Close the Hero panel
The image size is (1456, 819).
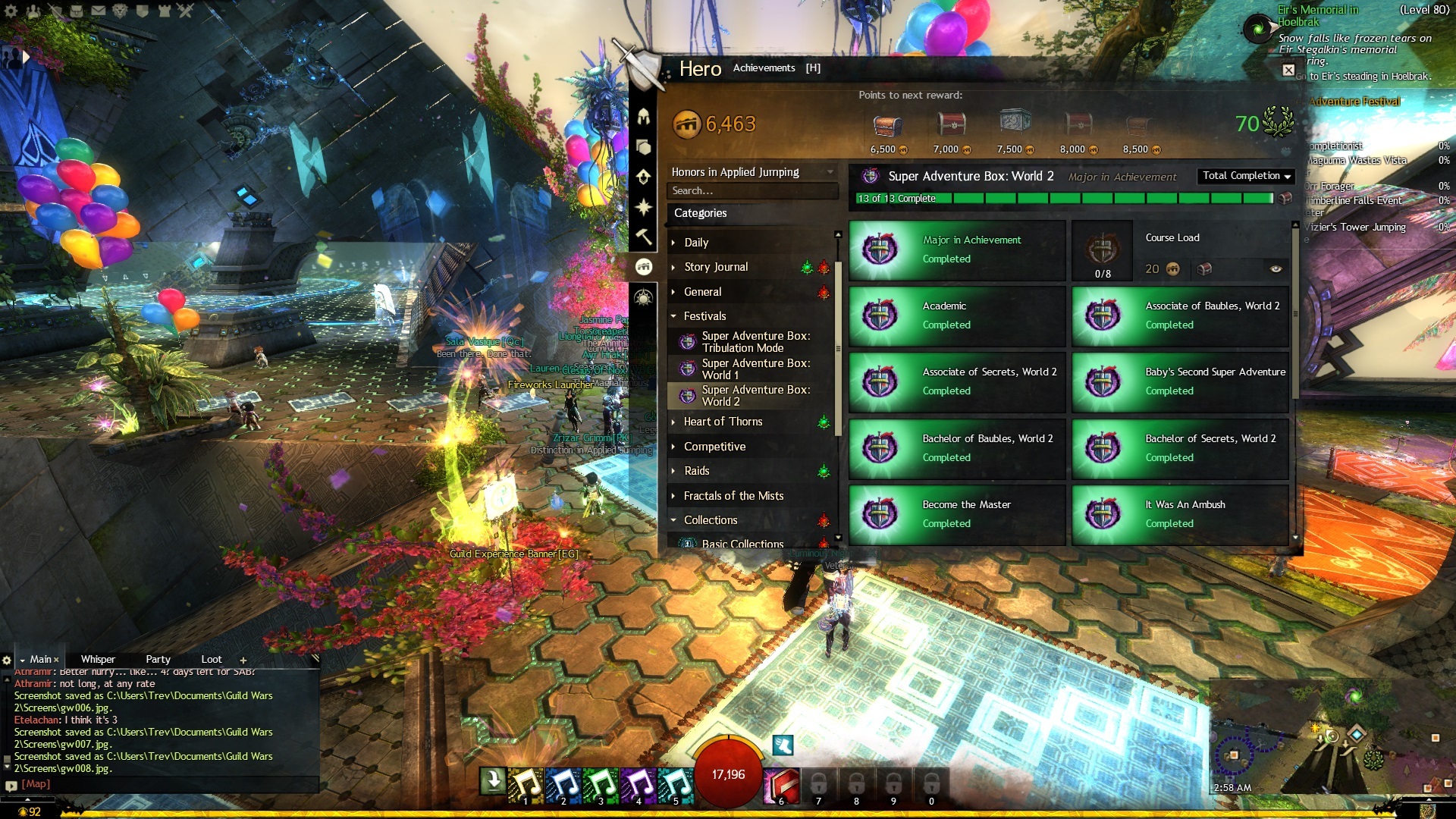coord(1288,71)
